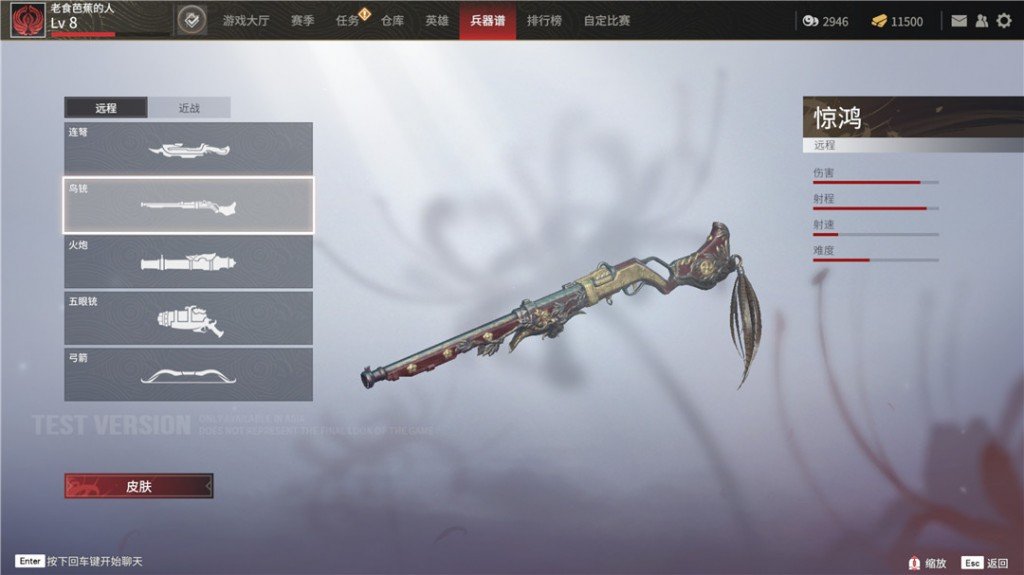This screenshot has height=575, width=1024.
Task: Open the mail envelope icon
Action: click(x=959, y=21)
